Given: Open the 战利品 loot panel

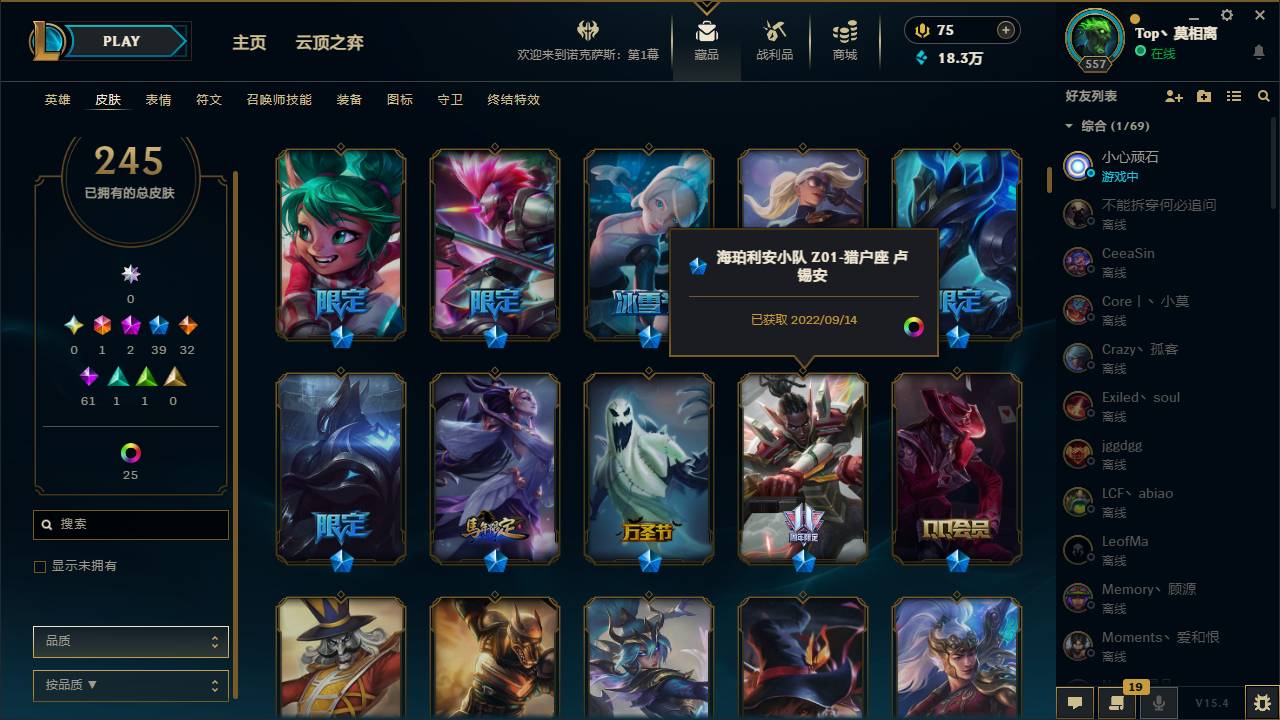Looking at the screenshot, I should pos(774,40).
